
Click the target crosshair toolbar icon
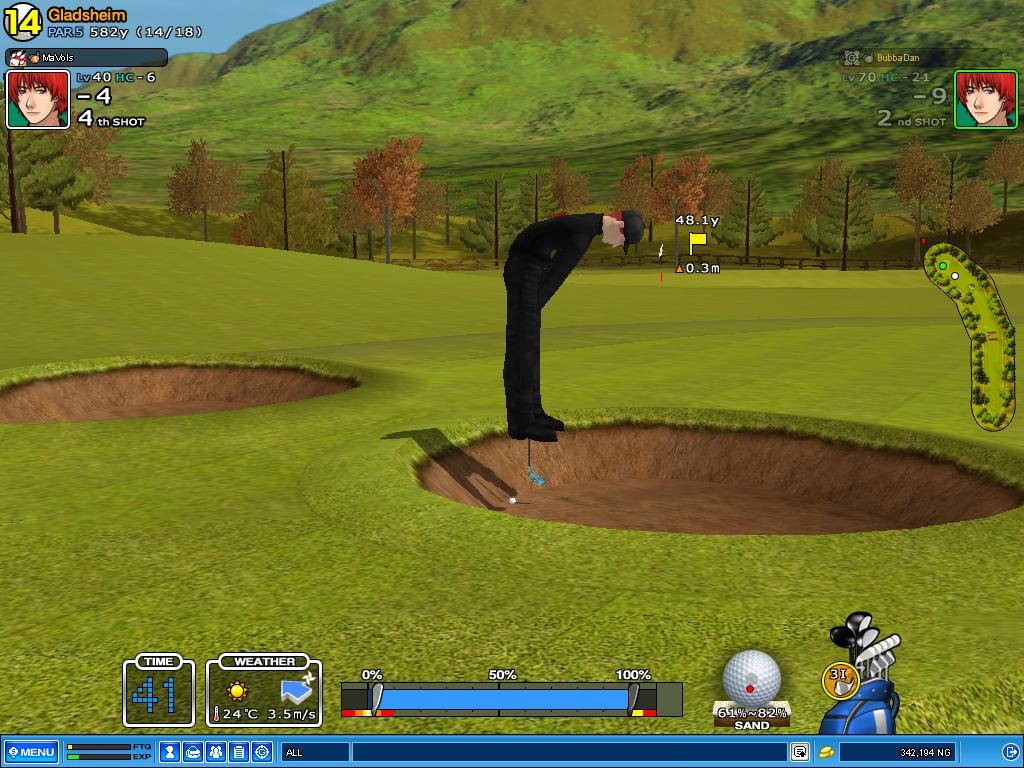tap(262, 752)
